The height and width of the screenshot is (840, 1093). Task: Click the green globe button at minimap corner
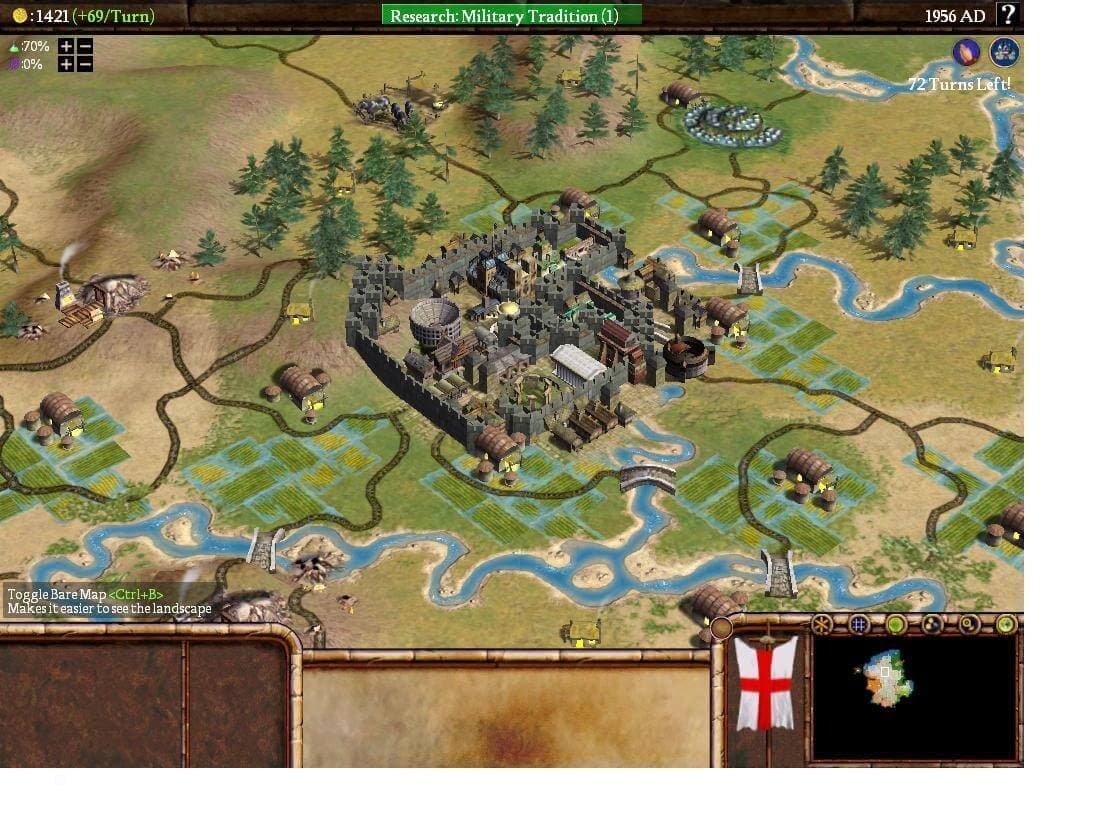pos(1006,625)
